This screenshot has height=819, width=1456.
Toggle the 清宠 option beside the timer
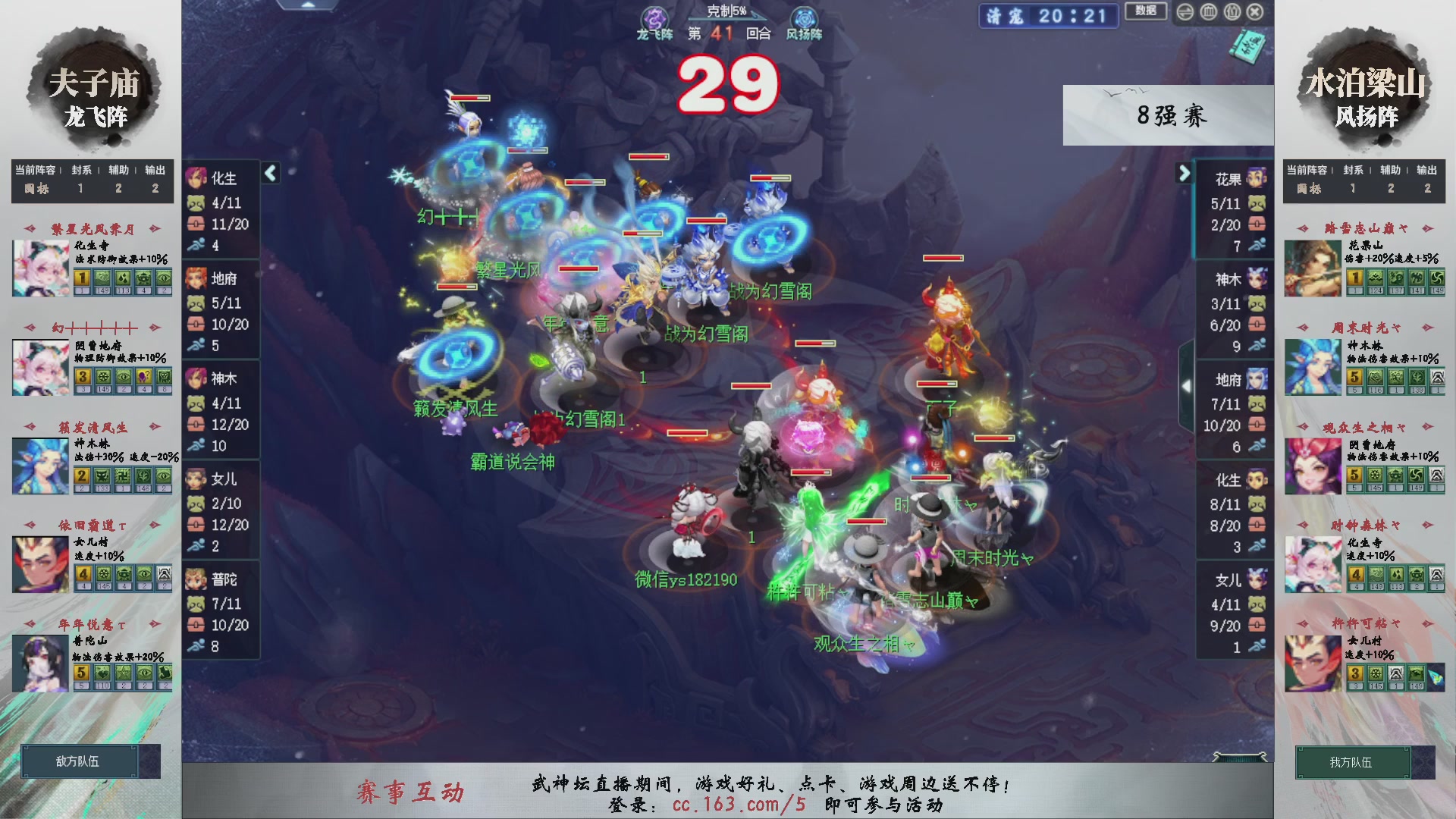coord(1006,17)
